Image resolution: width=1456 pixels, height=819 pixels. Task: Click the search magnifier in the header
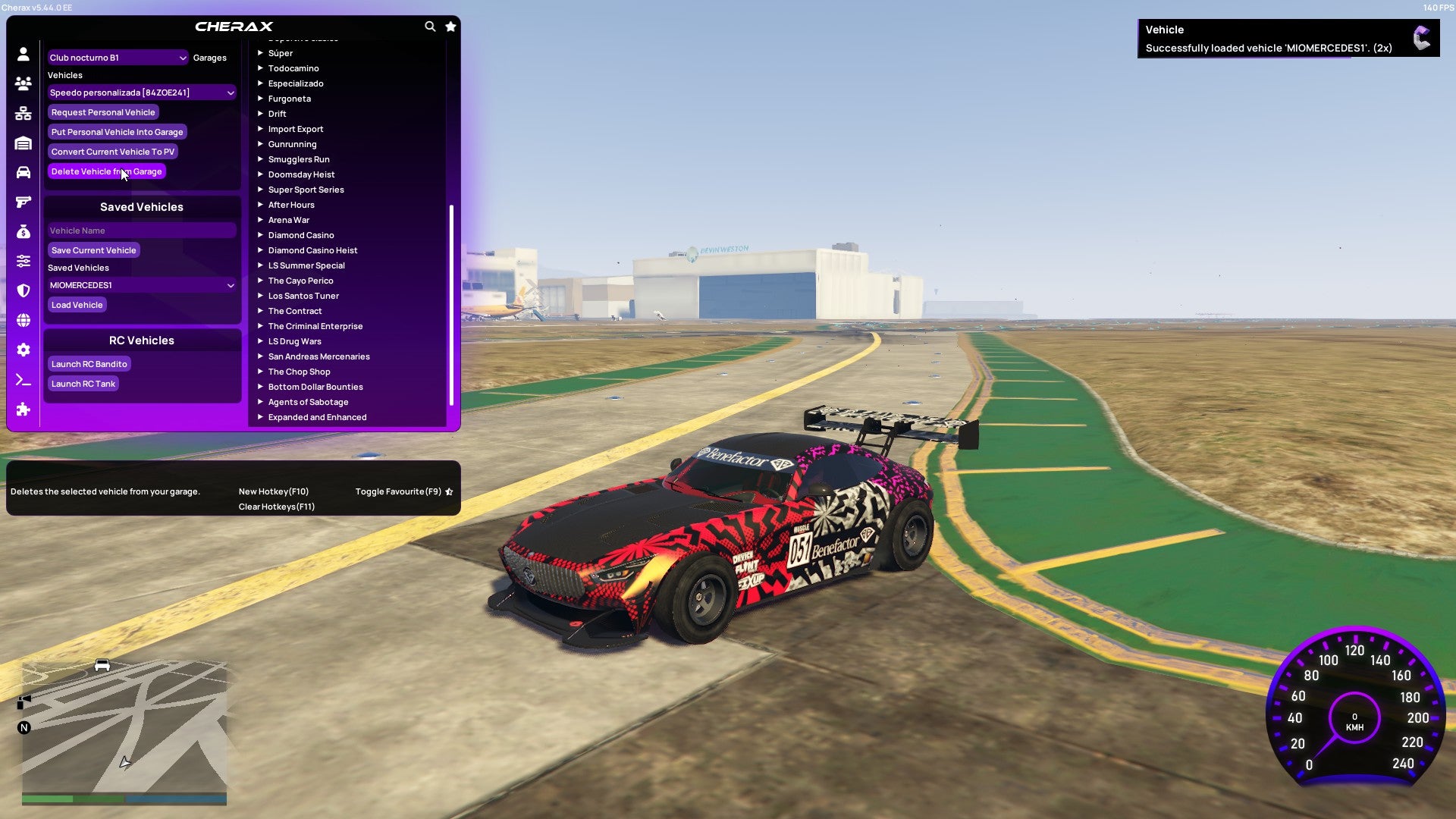click(x=429, y=26)
